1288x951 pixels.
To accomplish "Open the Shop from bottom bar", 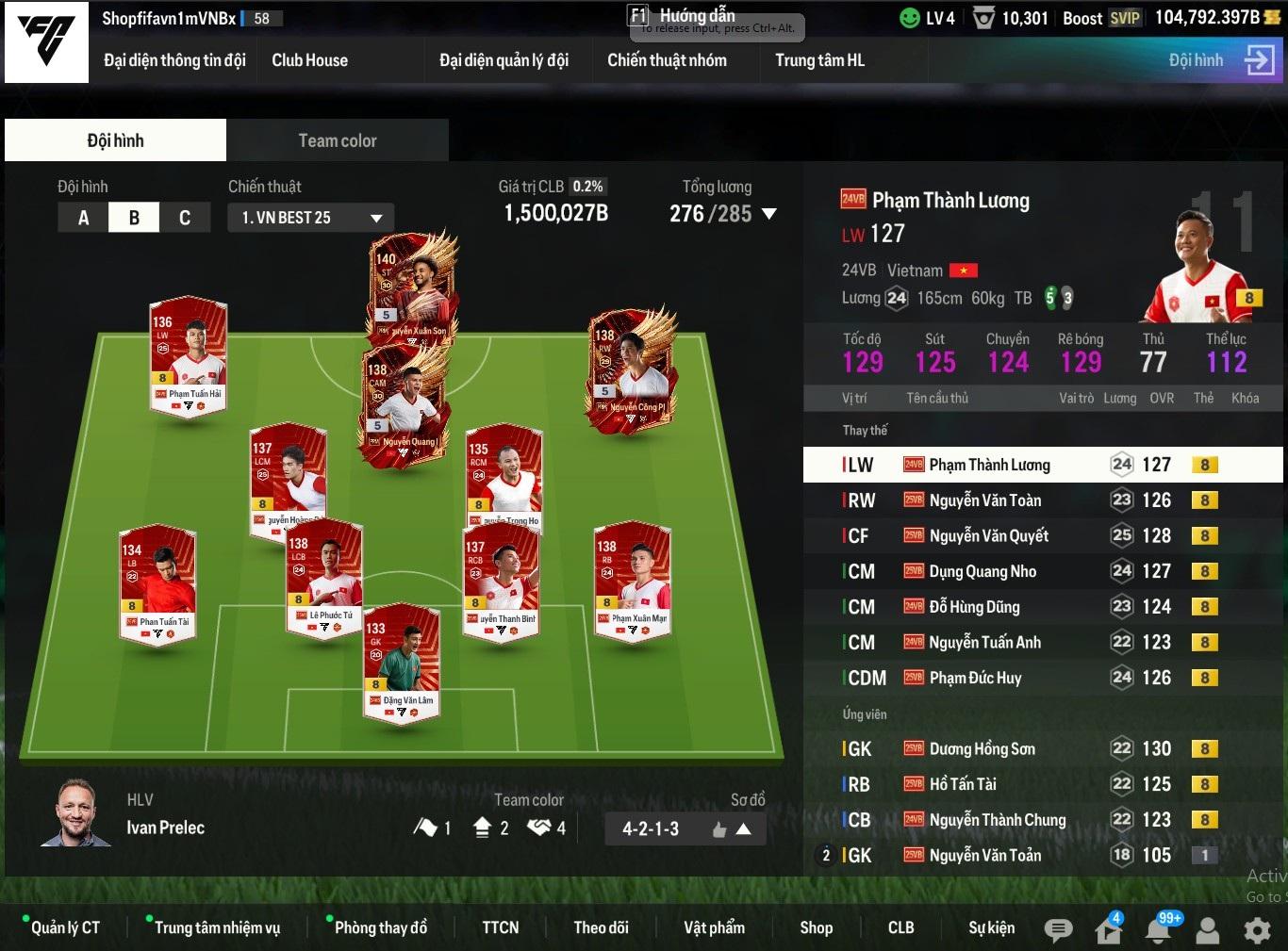I will 816,927.
